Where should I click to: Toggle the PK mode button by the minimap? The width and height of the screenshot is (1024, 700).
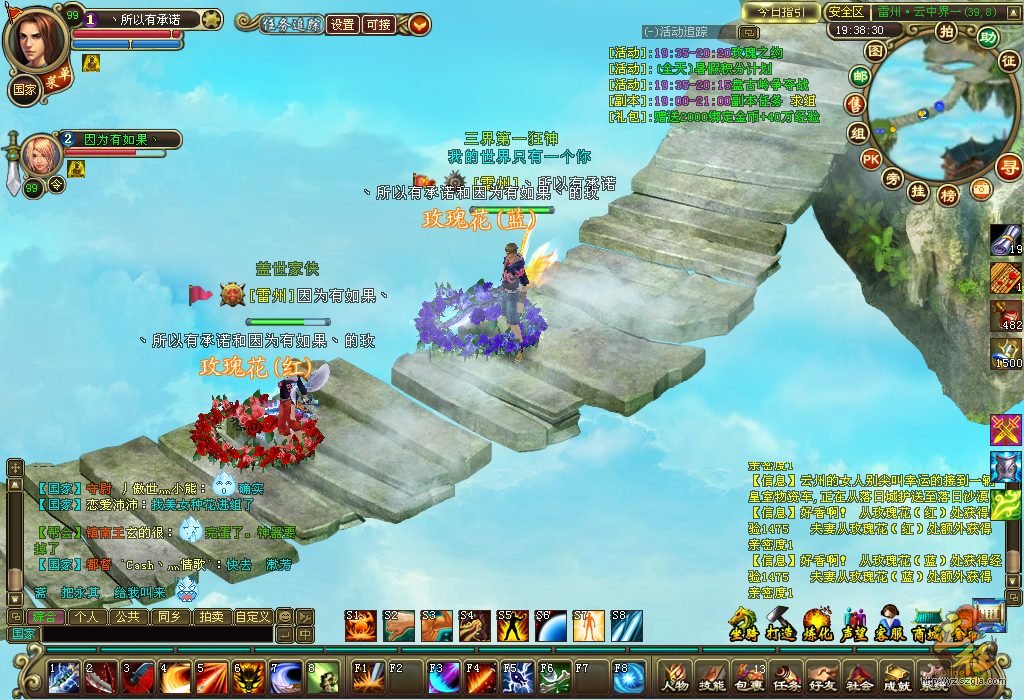[x=871, y=158]
